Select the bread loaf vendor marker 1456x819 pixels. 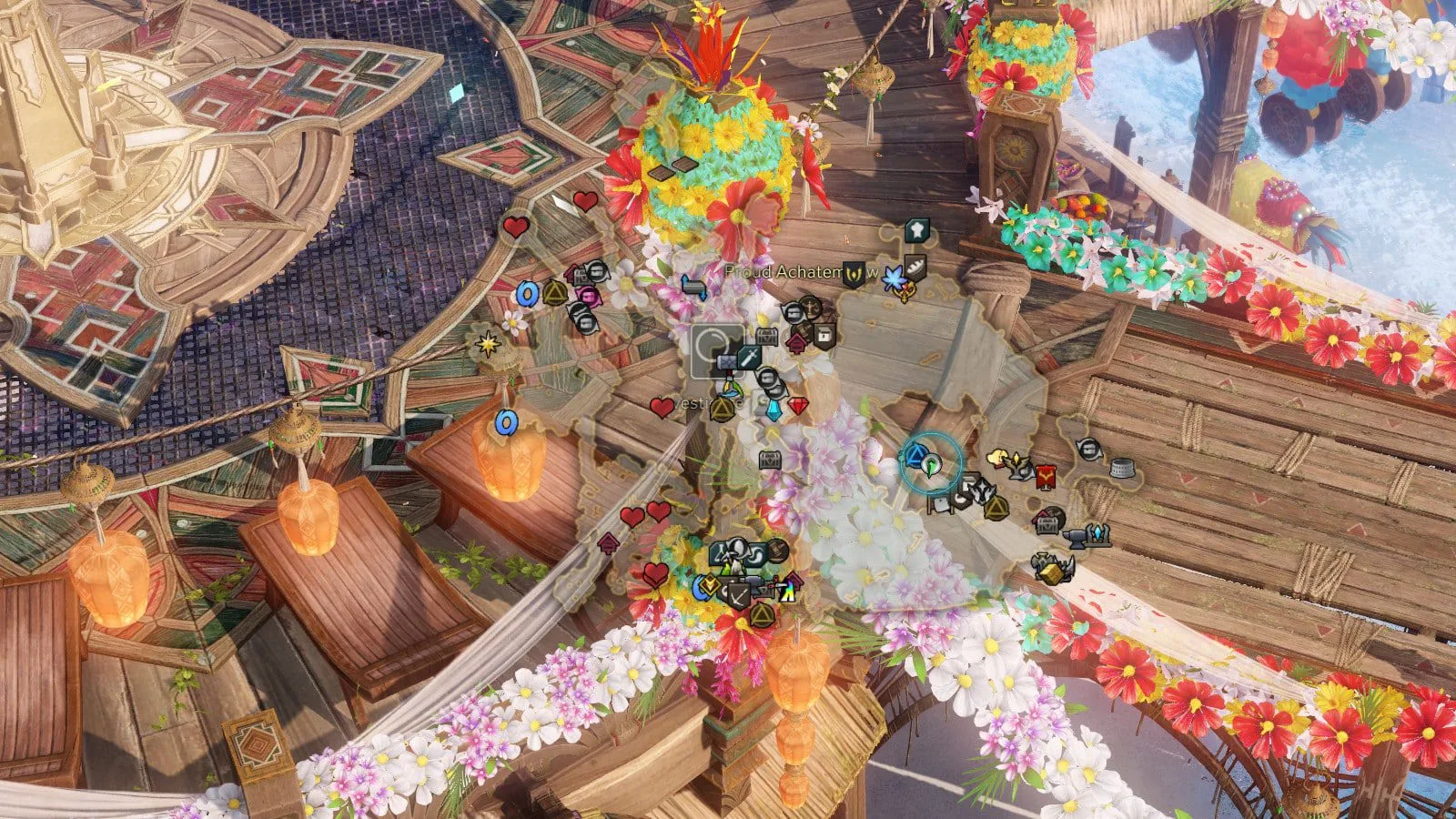[x=915, y=268]
